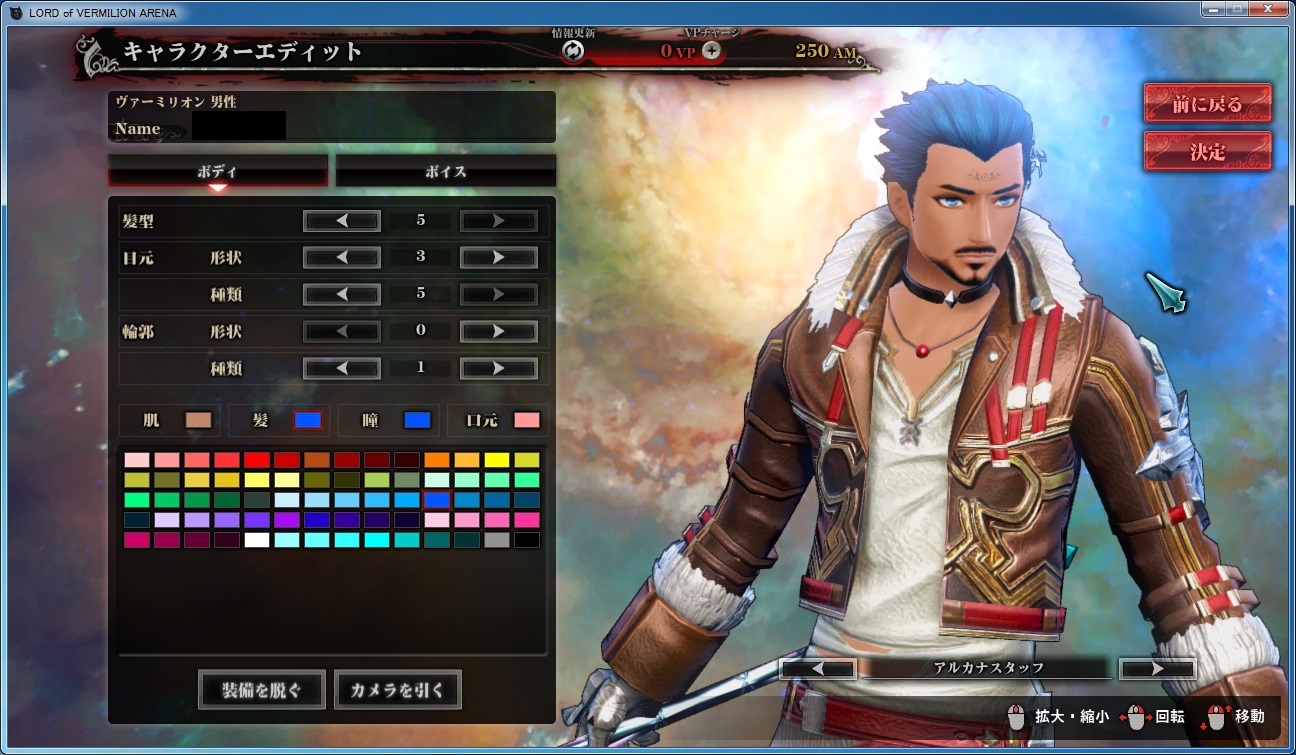Image resolution: width=1296 pixels, height=755 pixels.
Task: Click the VP charge plus button
Action: (712, 50)
